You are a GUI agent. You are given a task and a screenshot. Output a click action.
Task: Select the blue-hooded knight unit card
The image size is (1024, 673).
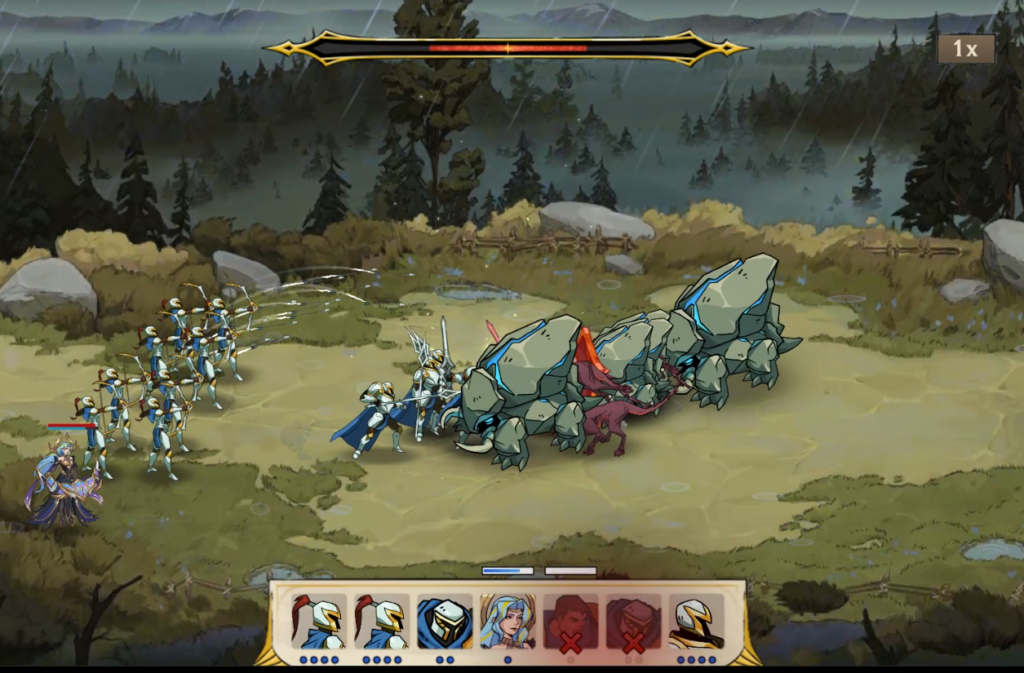click(444, 622)
